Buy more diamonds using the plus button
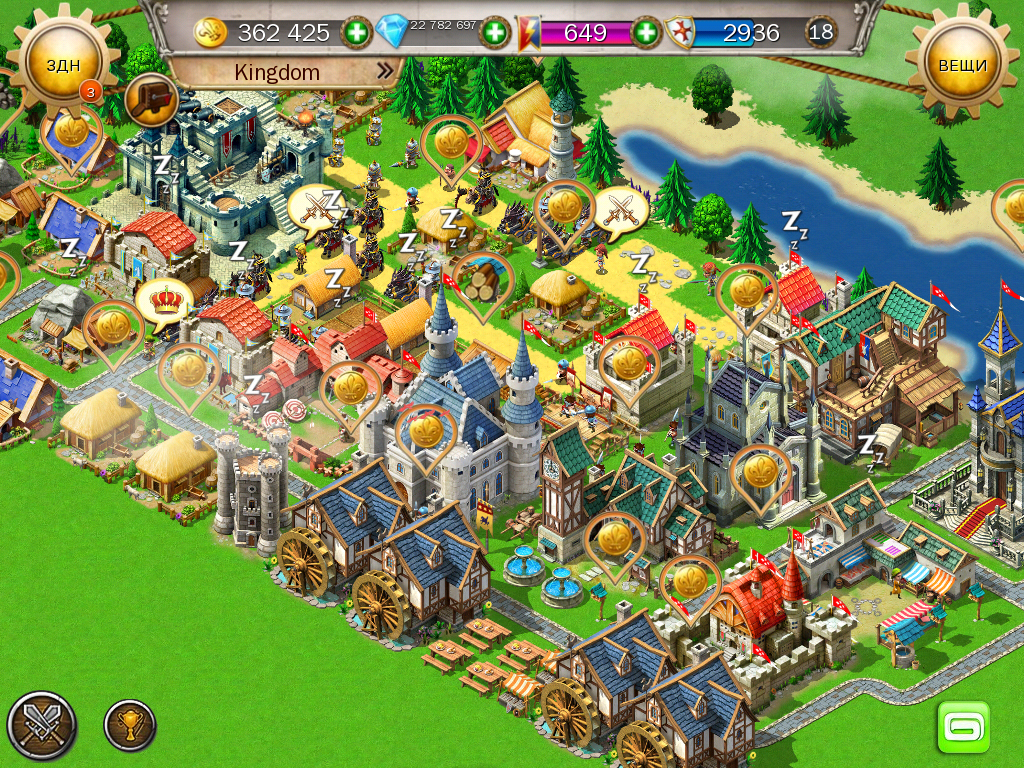 click(495, 33)
